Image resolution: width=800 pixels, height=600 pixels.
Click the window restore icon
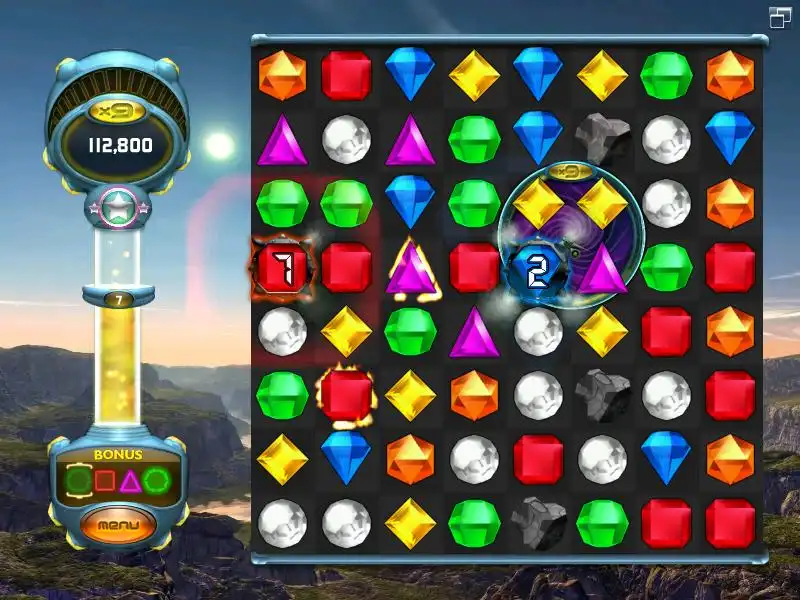pos(780,16)
